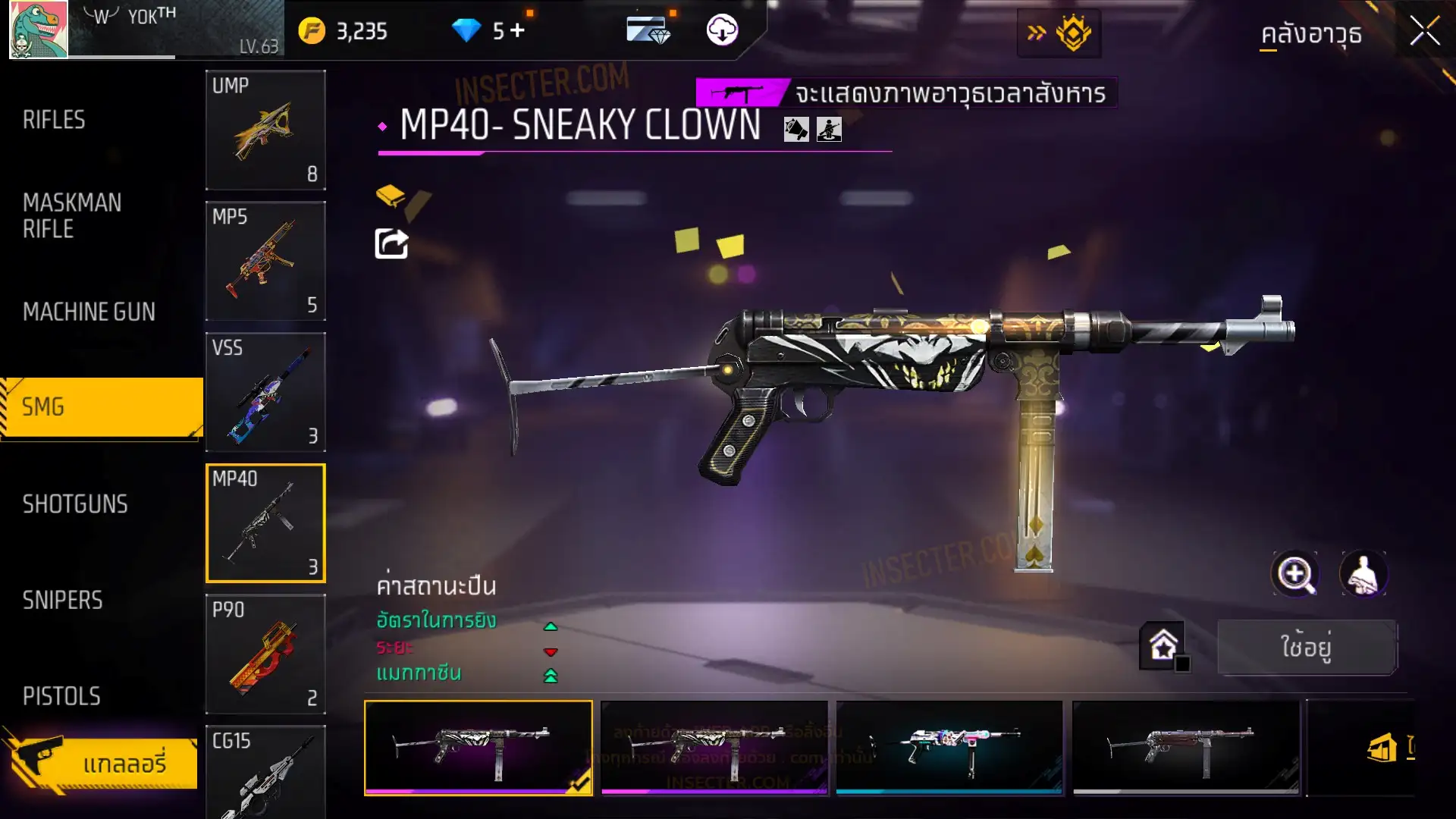This screenshot has width=1456, height=819.
Task: Choose the SHOTGUNS category
Action: [75, 504]
